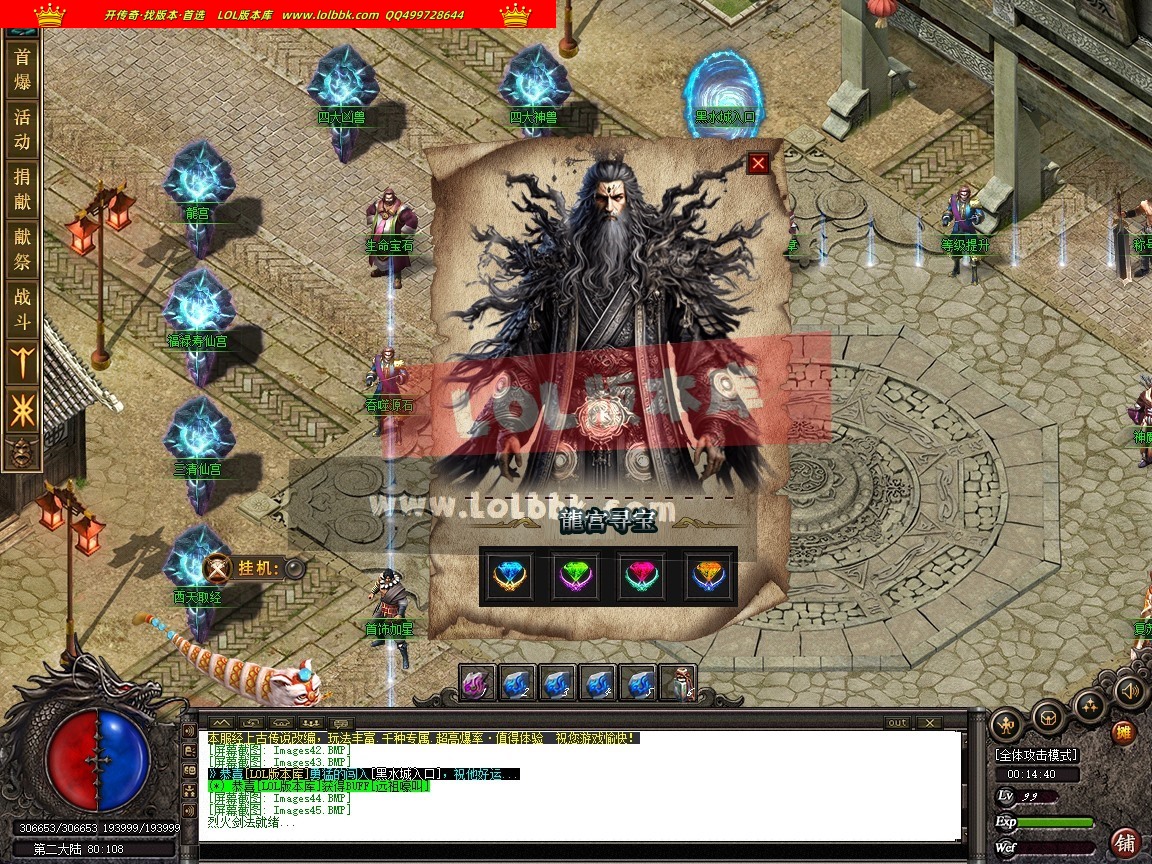Screen dimensions: 1152x864
Task: Open the 铺 shop button
Action: [1126, 841]
